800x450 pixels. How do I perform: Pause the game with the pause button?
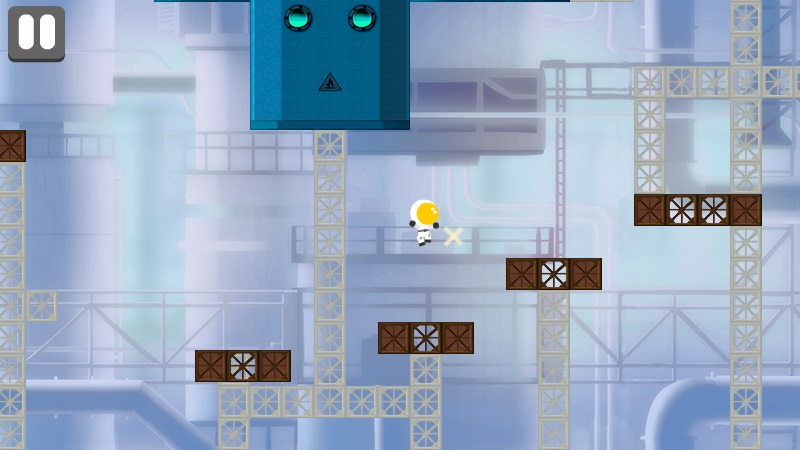pyautogui.click(x=36, y=33)
